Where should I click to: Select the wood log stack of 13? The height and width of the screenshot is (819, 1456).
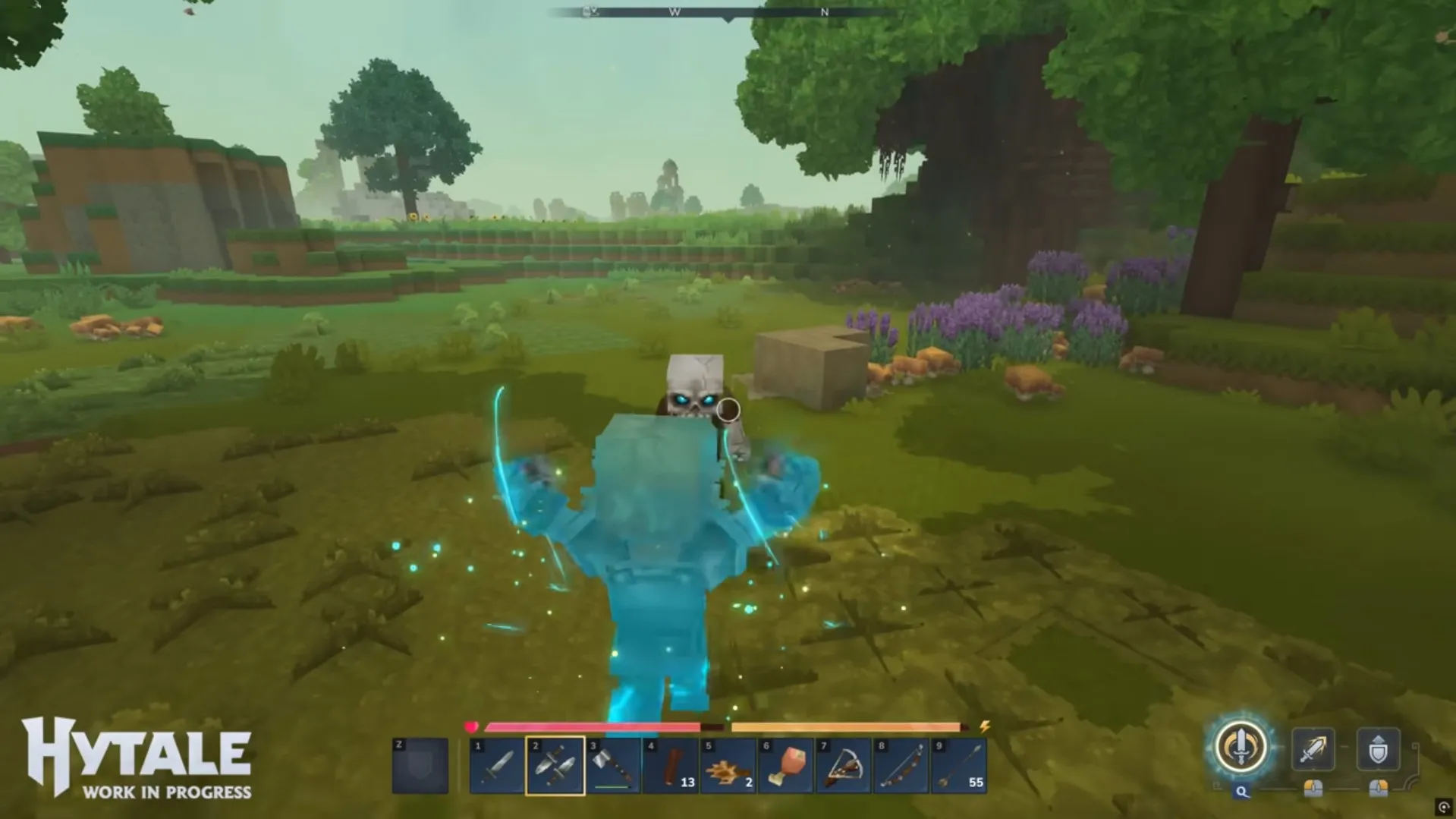point(671,766)
